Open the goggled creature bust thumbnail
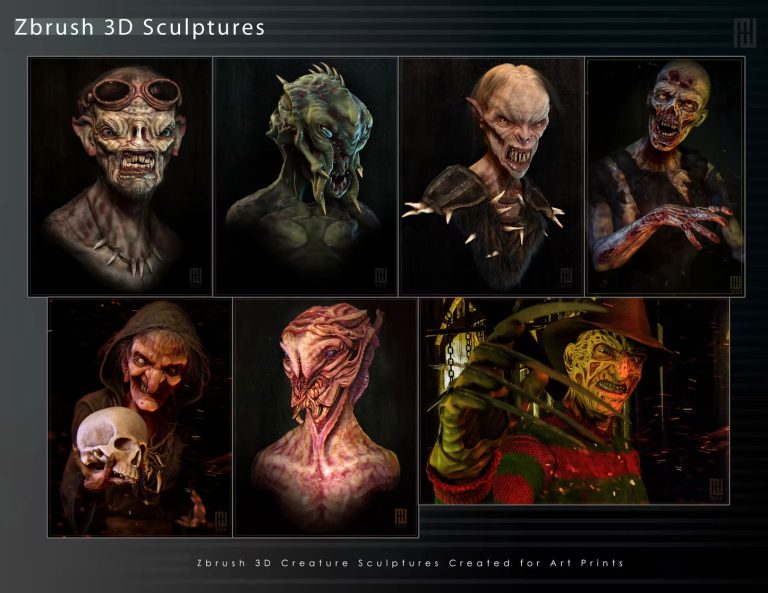Viewport: 768px width, 593px height. [x=120, y=176]
